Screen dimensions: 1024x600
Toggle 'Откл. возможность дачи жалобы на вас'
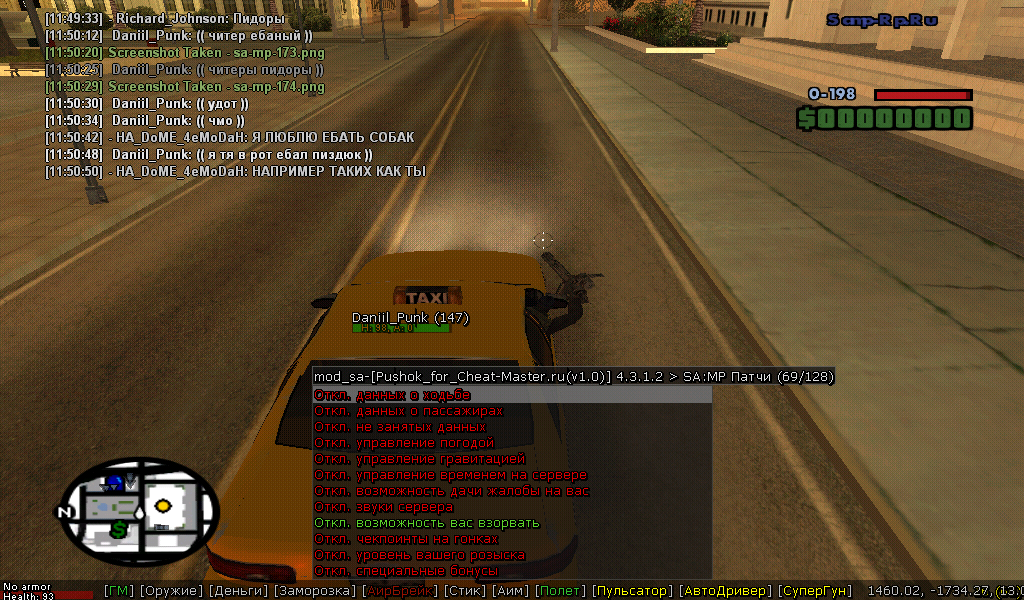451,491
